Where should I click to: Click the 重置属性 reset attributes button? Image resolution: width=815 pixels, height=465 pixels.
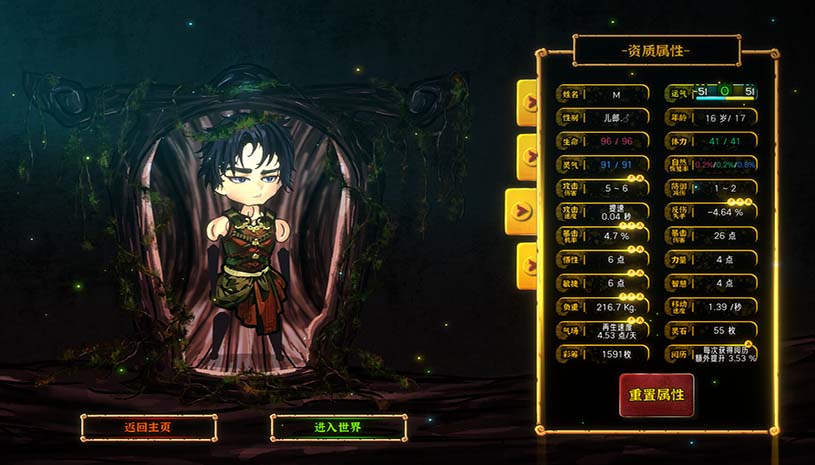pyautogui.click(x=656, y=395)
